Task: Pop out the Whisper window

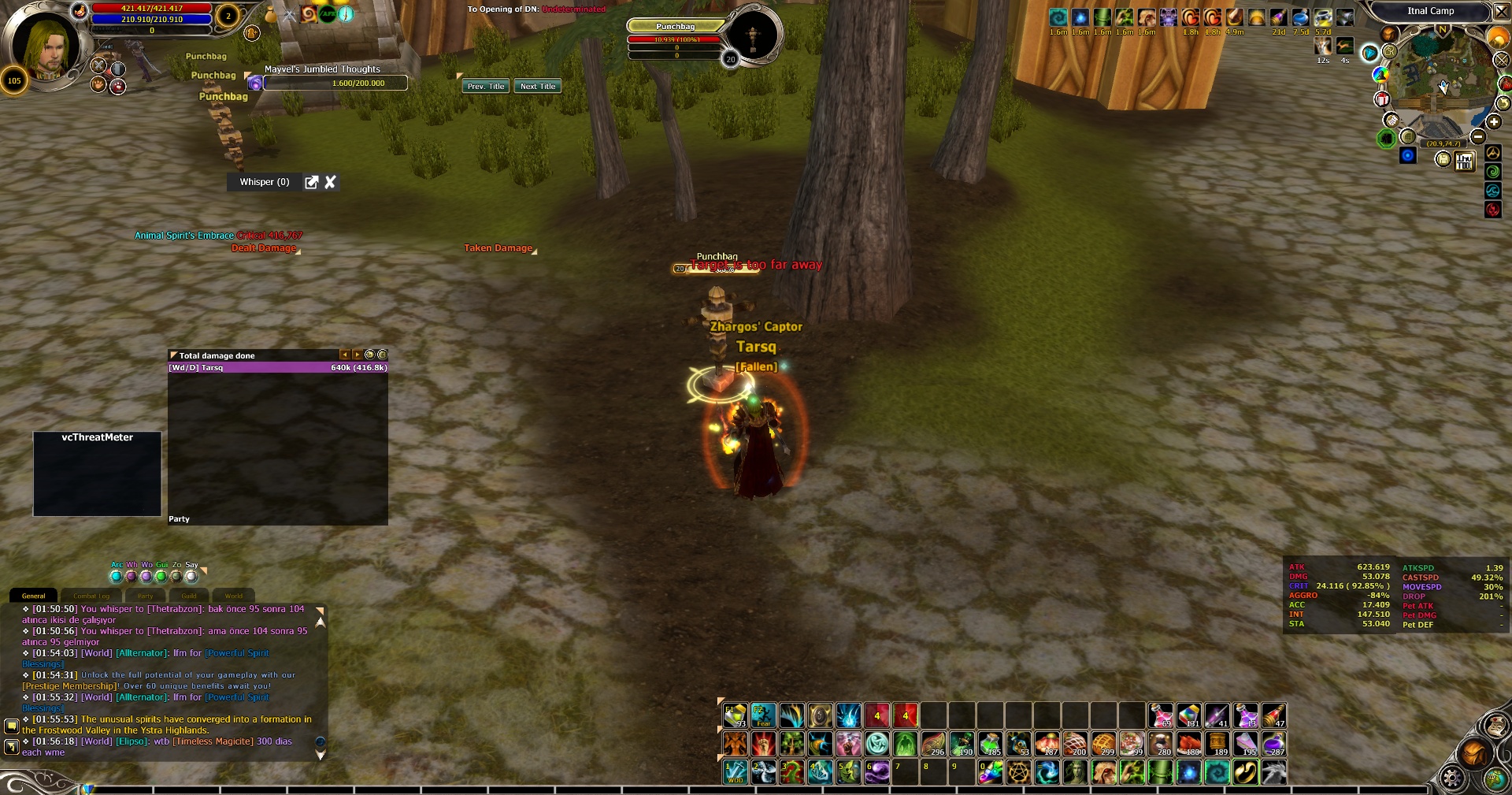Action: pos(312,182)
